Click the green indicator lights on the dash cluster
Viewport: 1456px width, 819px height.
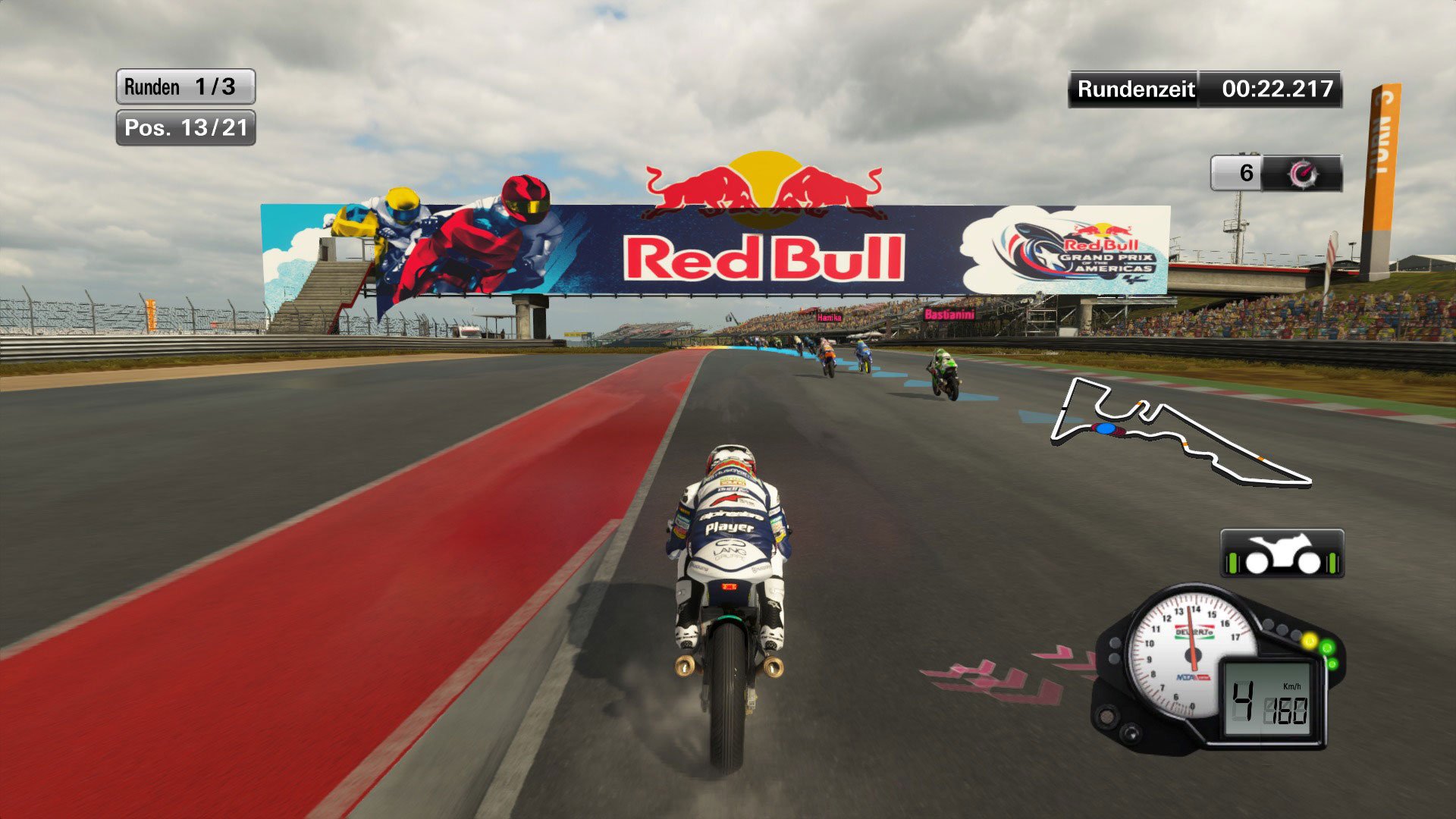point(1328,652)
